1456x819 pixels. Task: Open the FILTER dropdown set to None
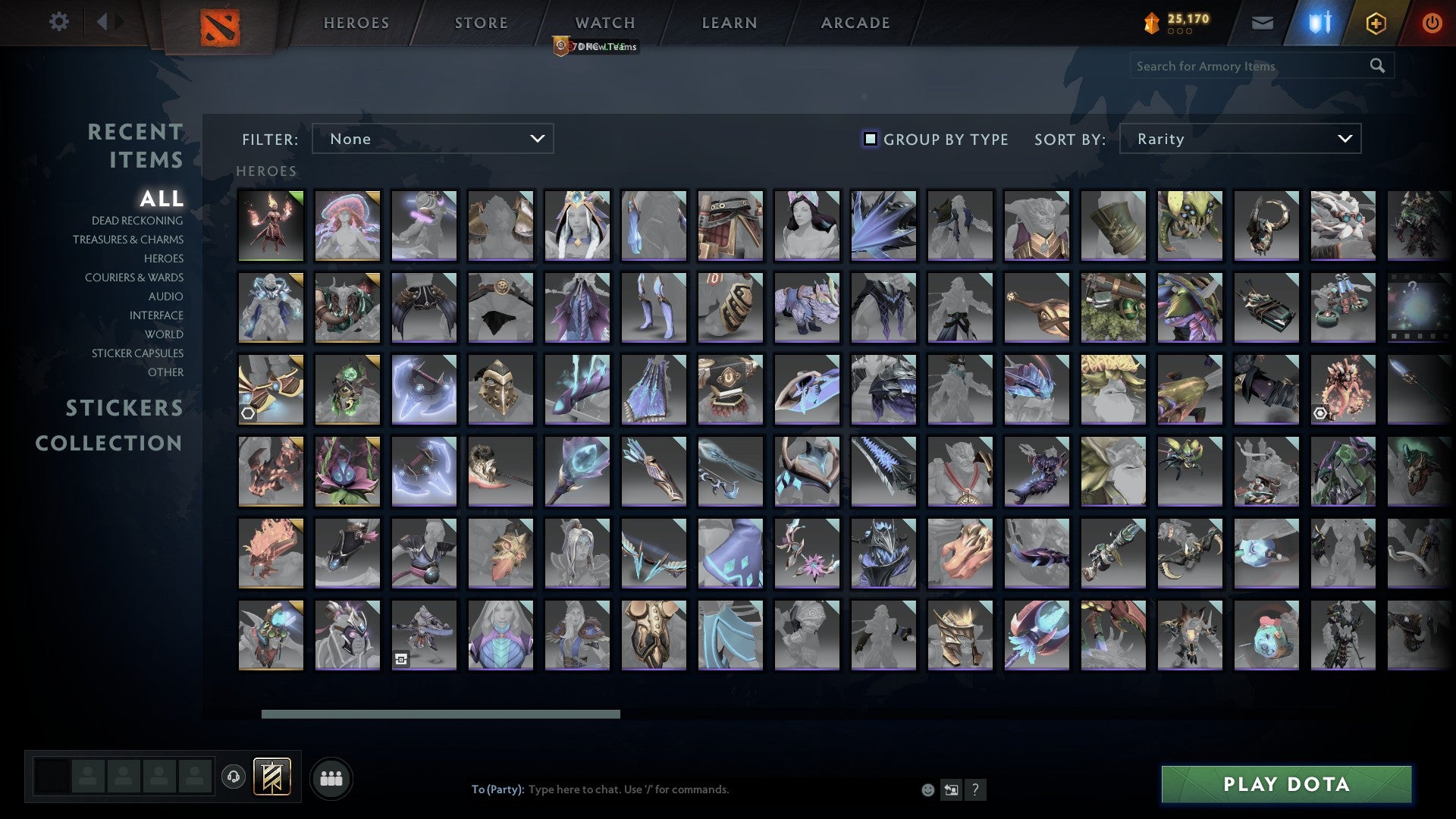(x=432, y=139)
